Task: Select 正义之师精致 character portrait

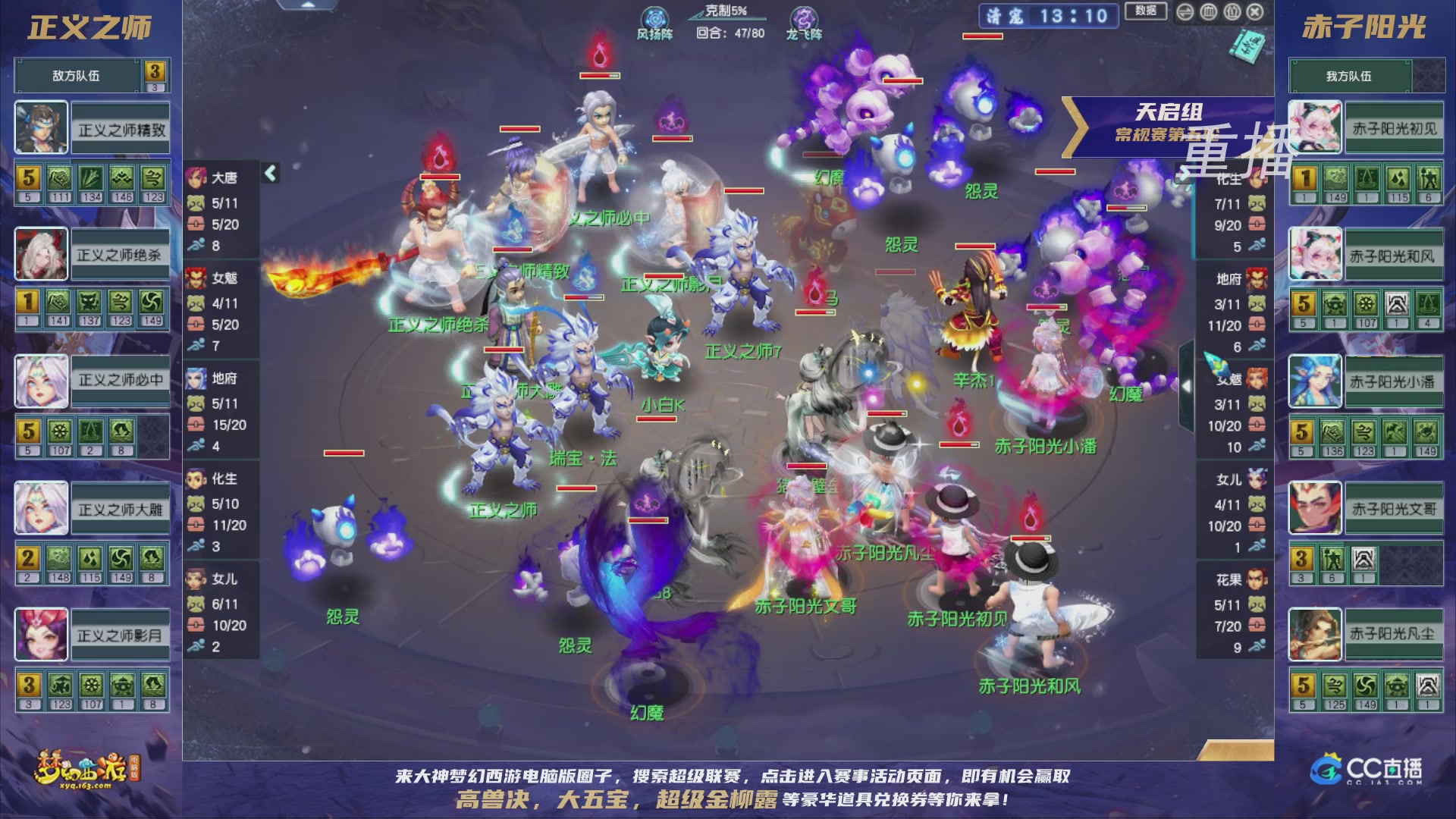Action: (x=42, y=126)
